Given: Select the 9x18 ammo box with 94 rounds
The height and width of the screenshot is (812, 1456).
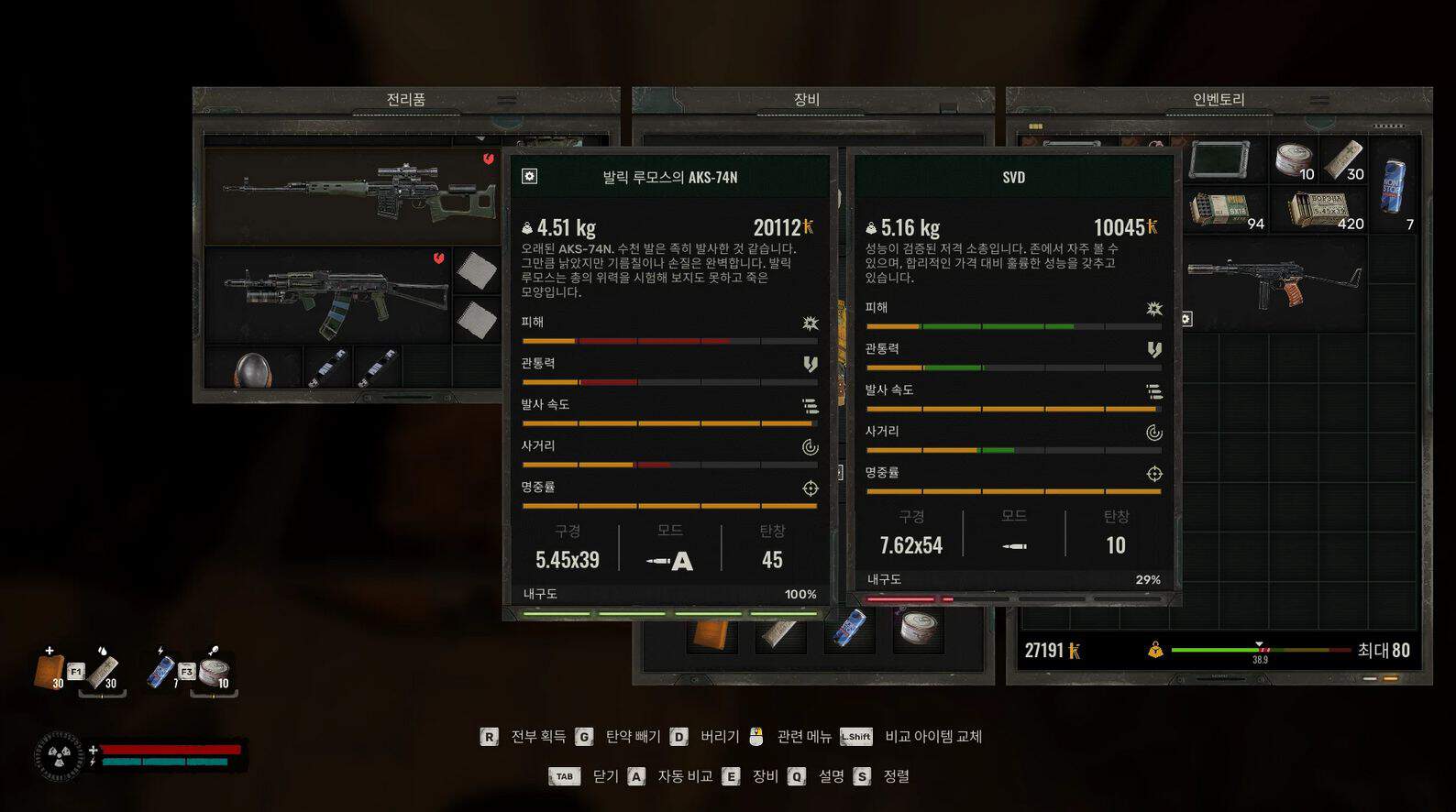Looking at the screenshot, I should [x=1222, y=210].
